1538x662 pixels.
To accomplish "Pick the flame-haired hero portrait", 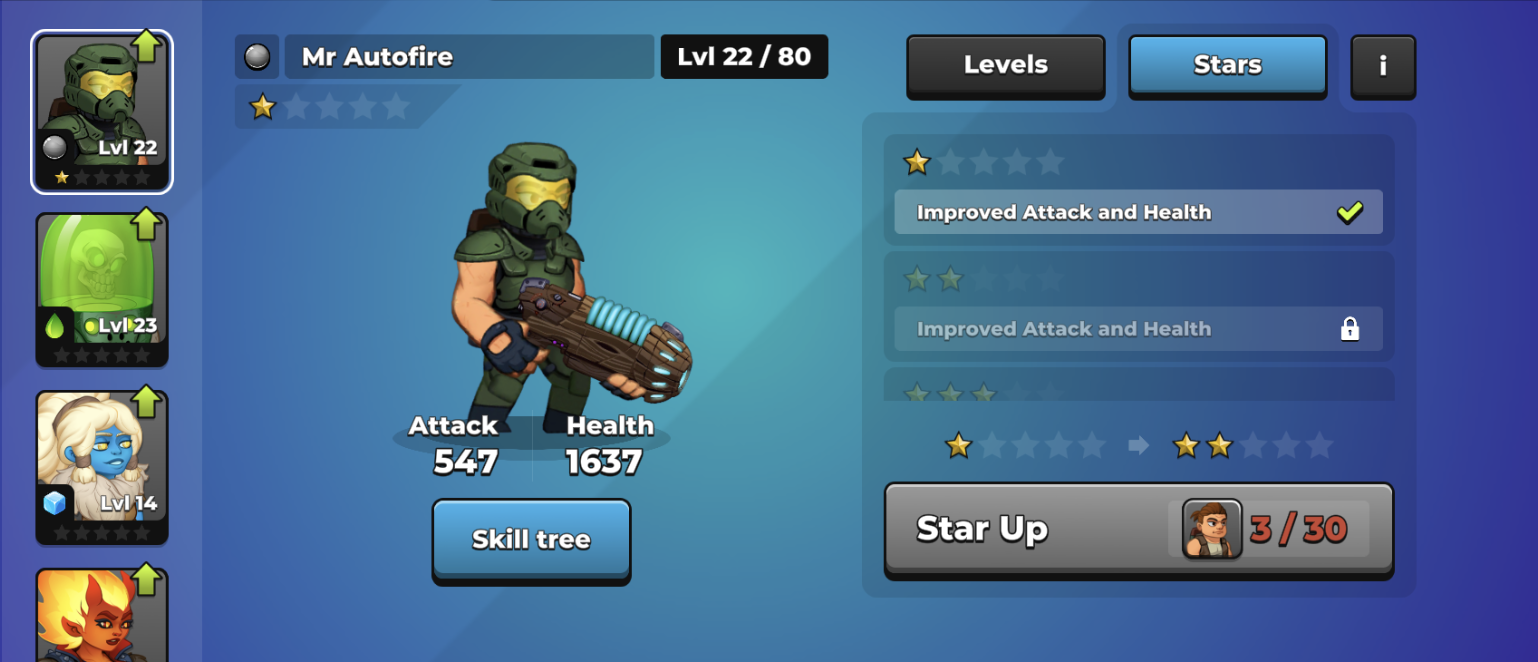I will (102, 615).
